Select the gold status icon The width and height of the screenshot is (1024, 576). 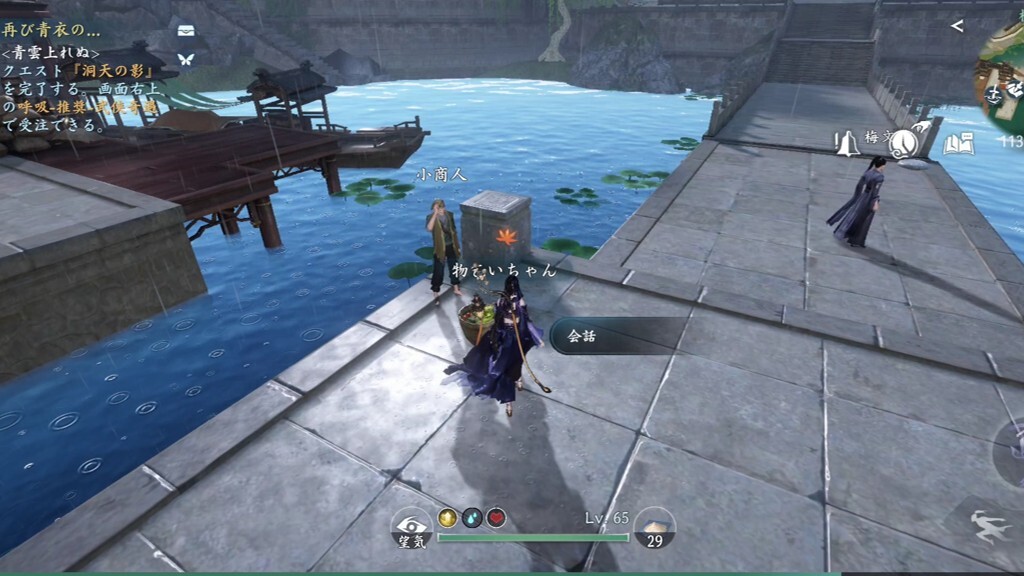click(448, 518)
